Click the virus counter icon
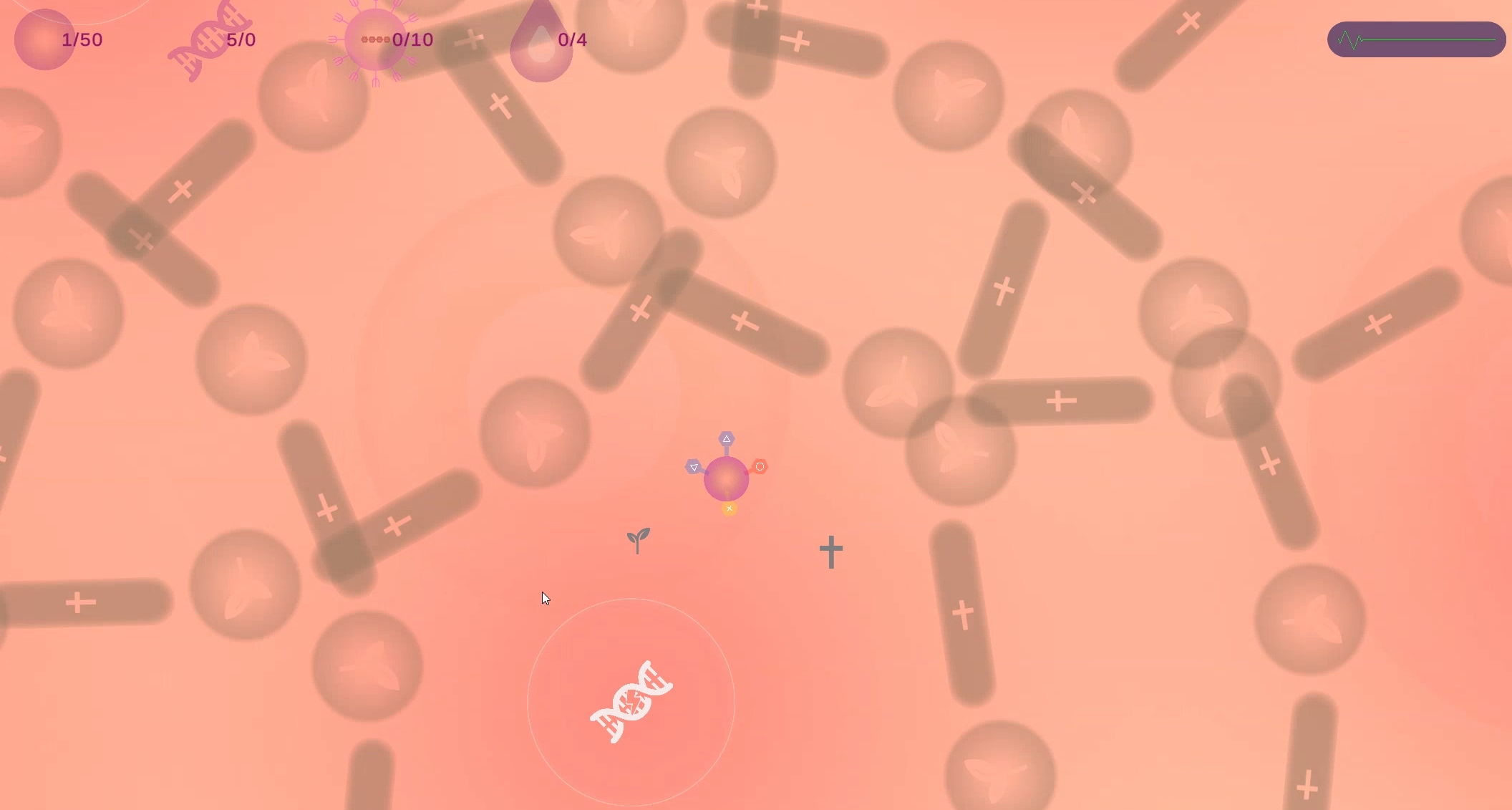This screenshot has height=810, width=1512. pos(373,40)
